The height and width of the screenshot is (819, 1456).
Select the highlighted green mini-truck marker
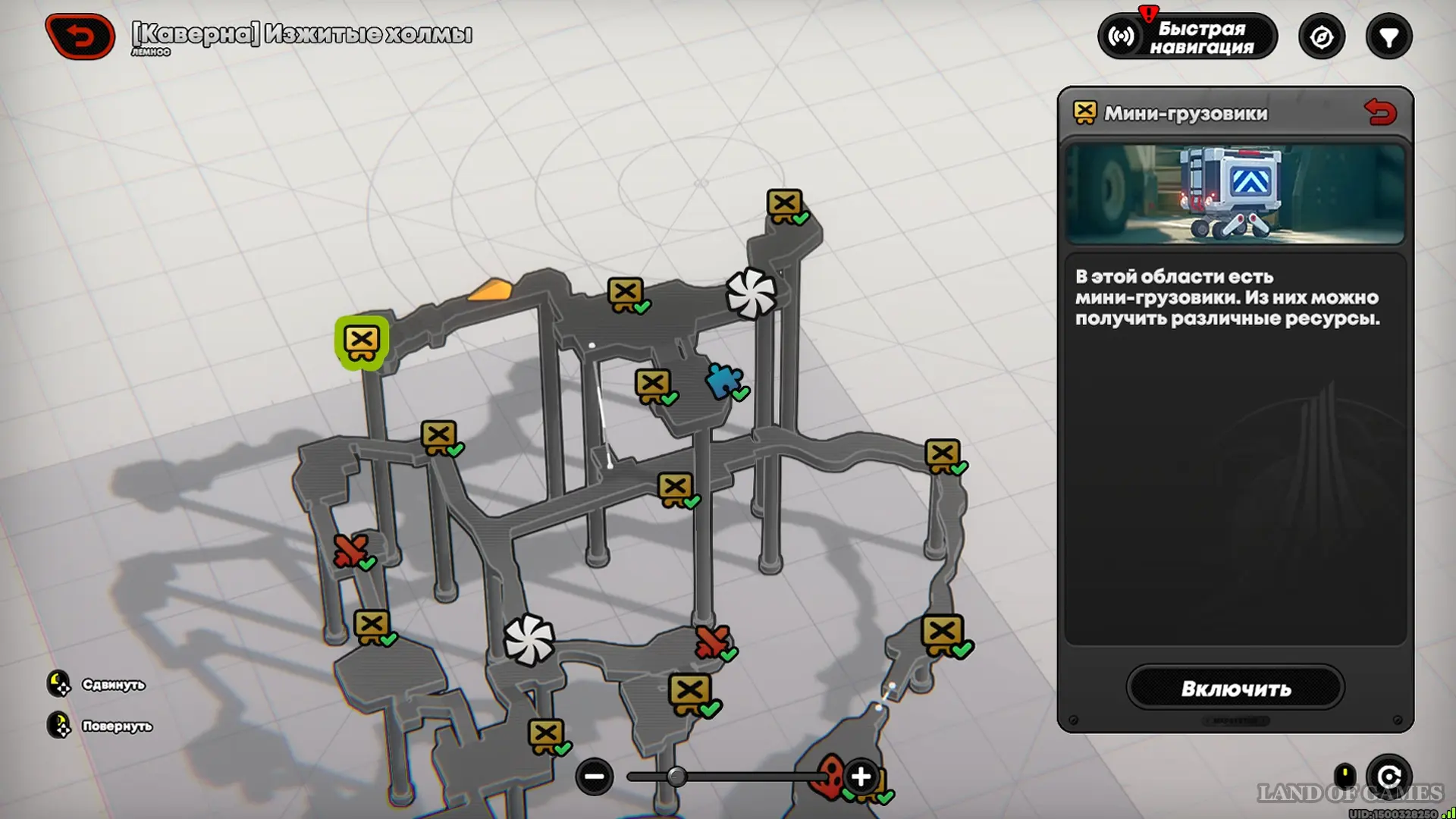click(362, 342)
